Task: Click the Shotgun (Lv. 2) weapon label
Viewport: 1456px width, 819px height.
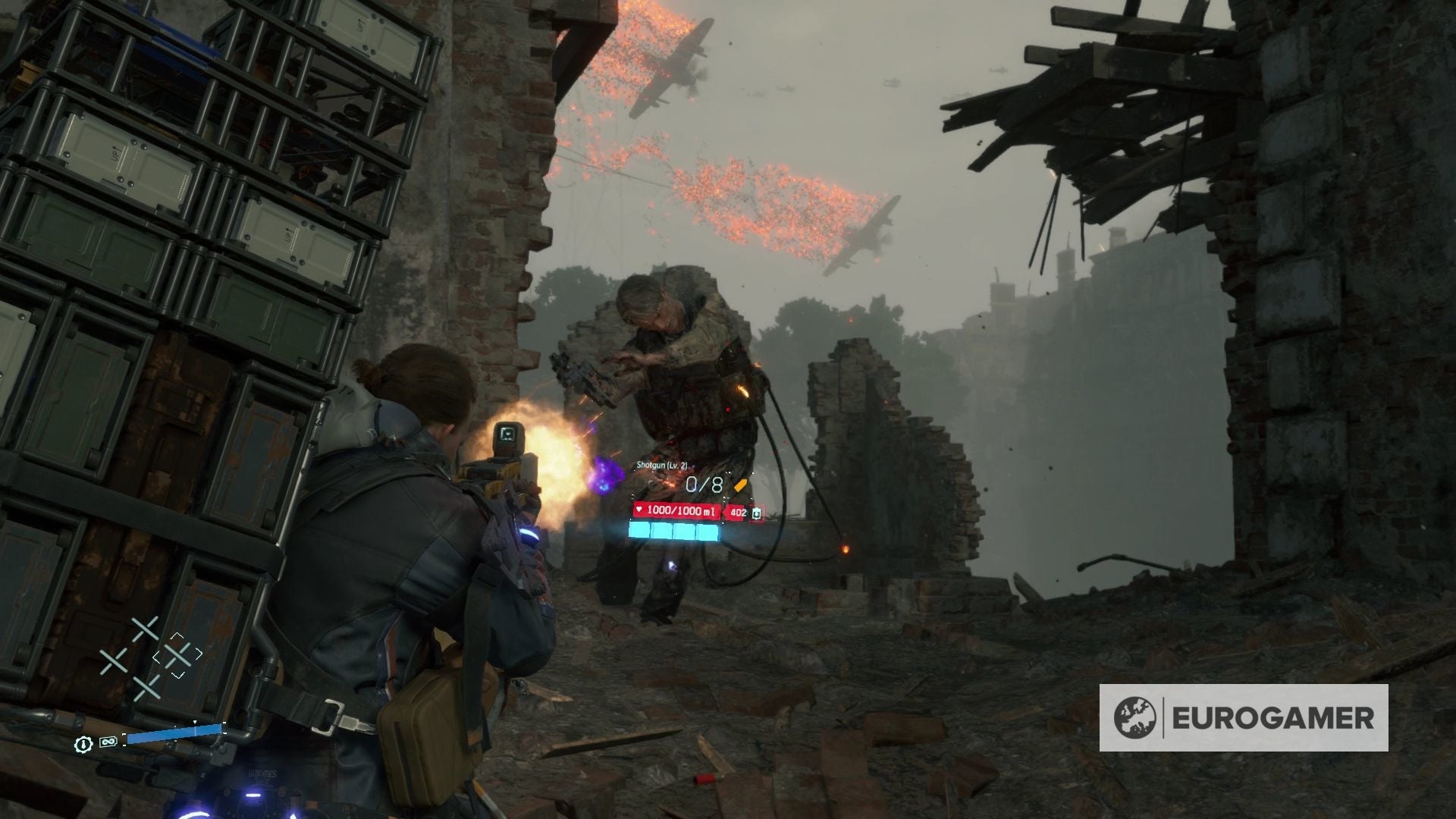Action: pyautogui.click(x=661, y=466)
